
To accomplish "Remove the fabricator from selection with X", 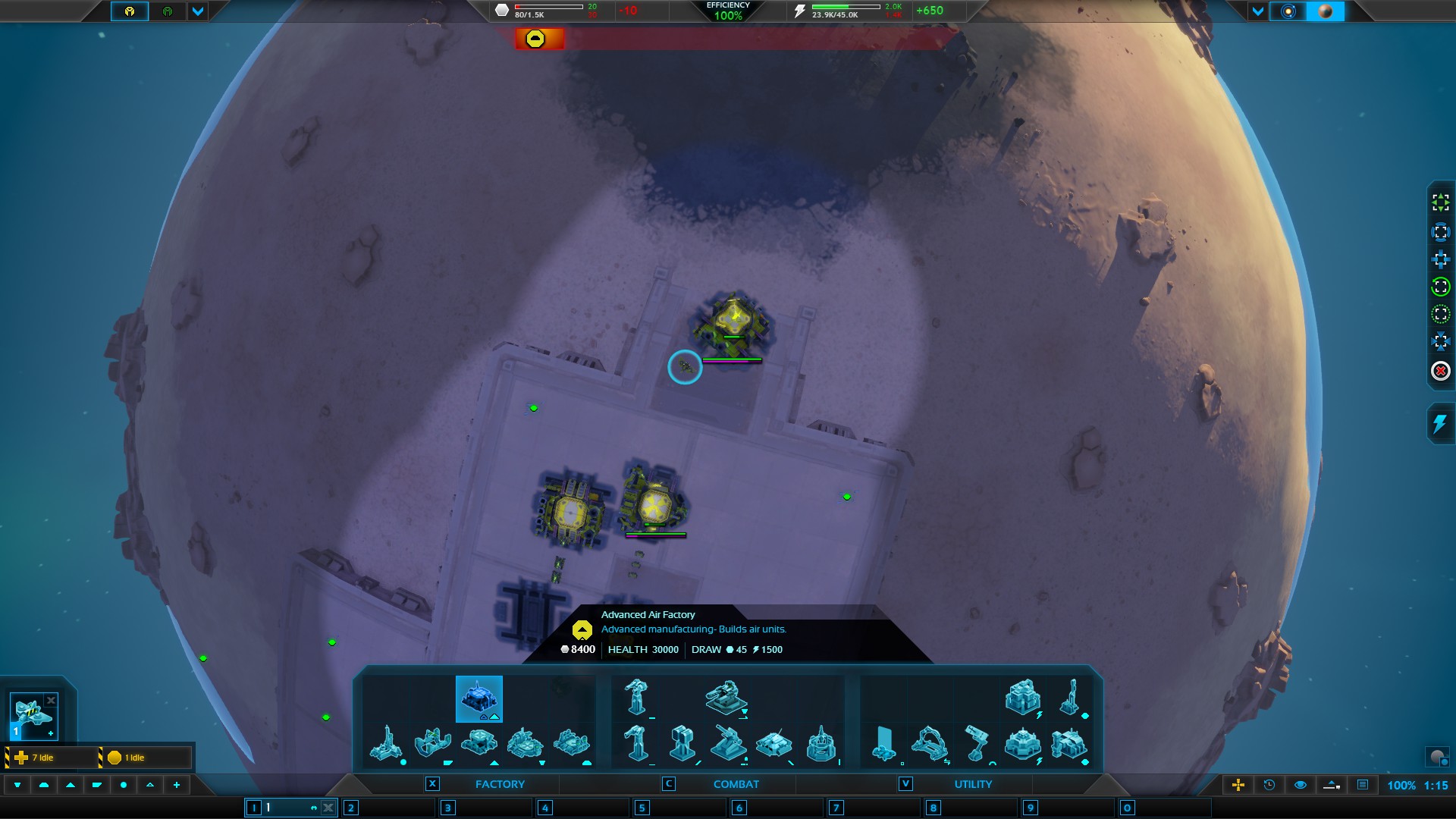I will pyautogui.click(x=51, y=701).
